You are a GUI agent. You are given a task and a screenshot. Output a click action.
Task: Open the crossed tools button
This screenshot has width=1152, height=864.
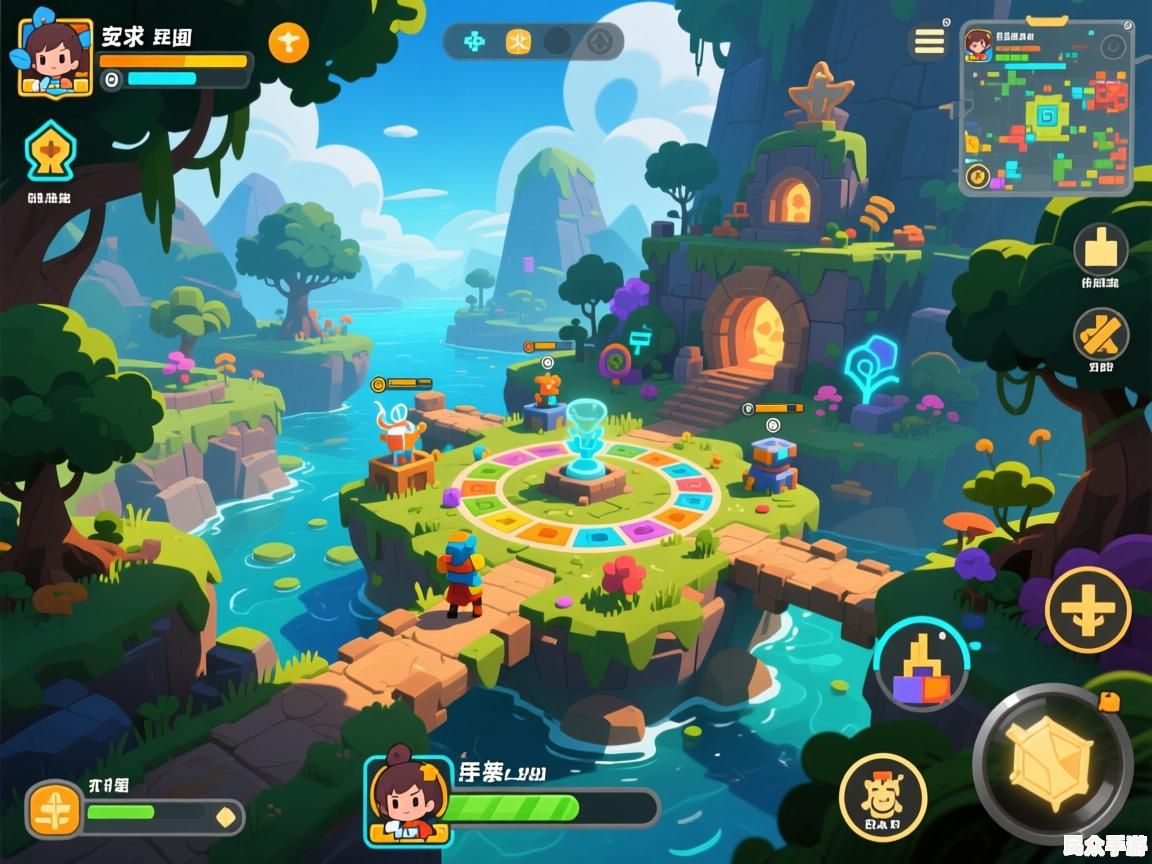(1101, 335)
